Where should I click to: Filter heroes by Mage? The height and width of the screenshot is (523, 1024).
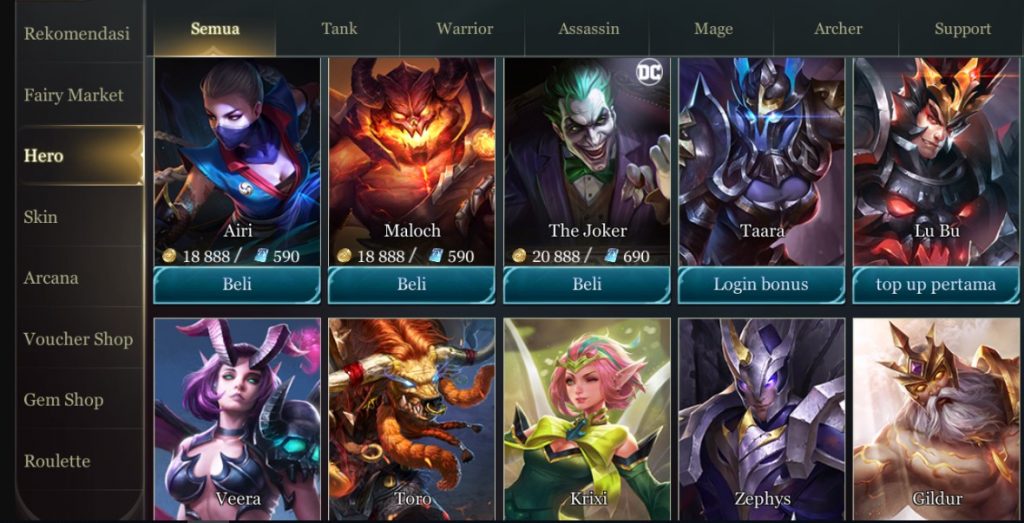click(x=713, y=29)
